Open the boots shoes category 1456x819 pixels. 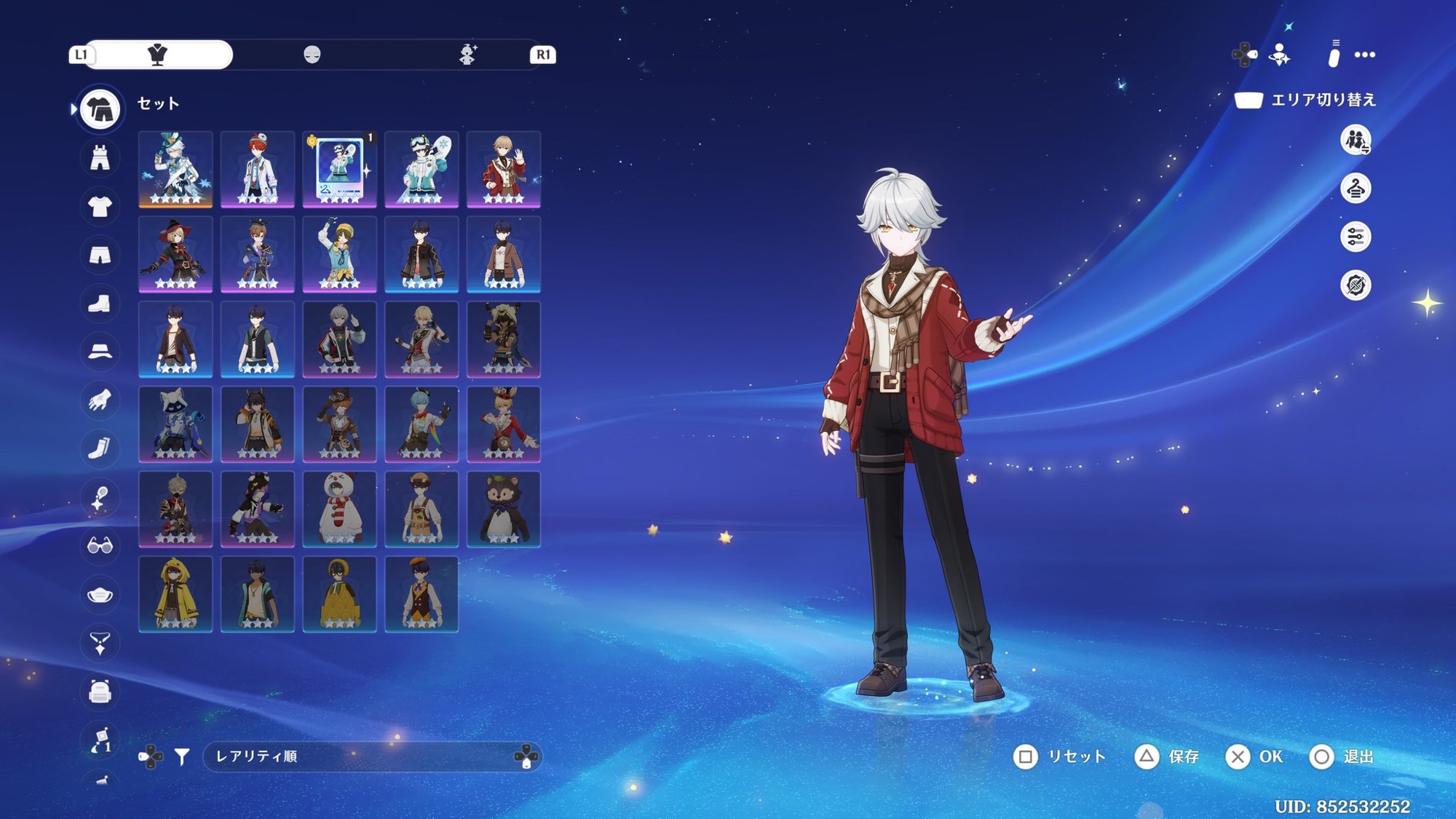(100, 304)
